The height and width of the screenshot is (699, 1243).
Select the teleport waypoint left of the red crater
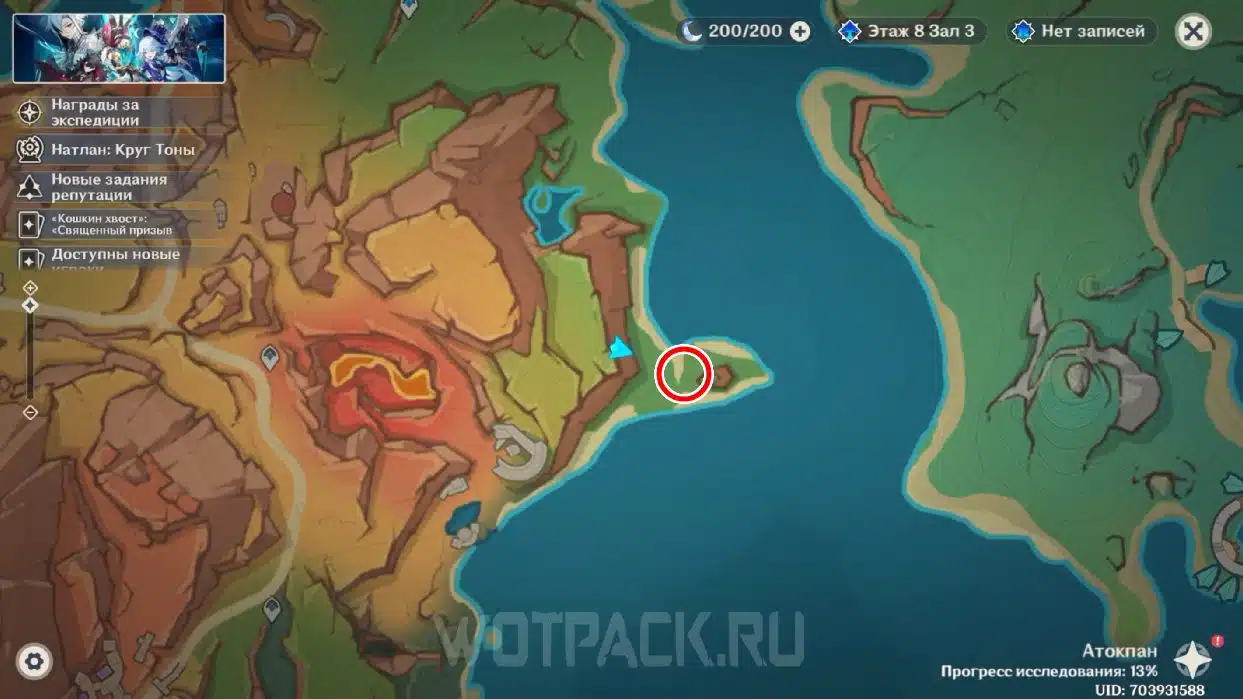pyautogui.click(x=270, y=356)
